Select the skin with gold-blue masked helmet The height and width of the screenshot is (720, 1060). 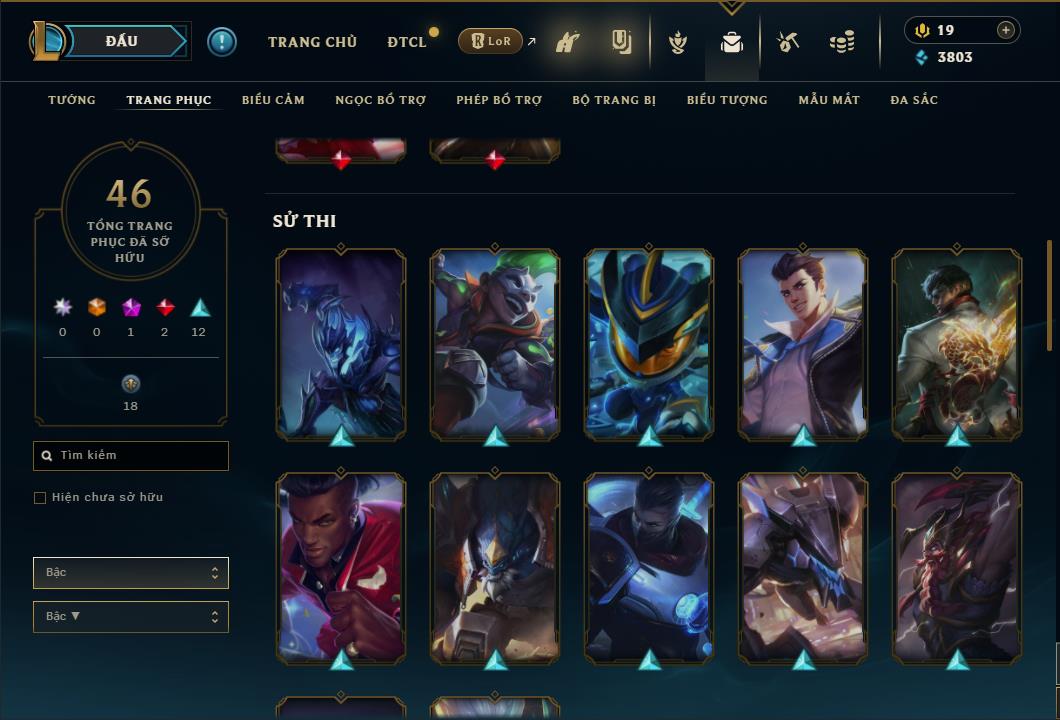649,342
